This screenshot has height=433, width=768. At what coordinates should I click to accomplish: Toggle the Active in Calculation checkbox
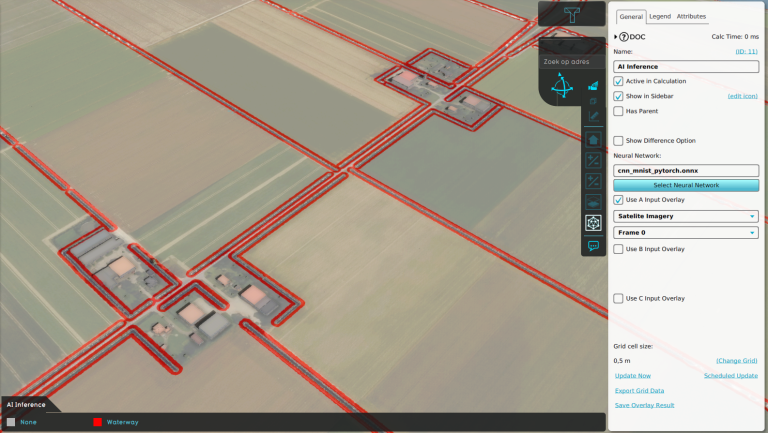point(618,81)
